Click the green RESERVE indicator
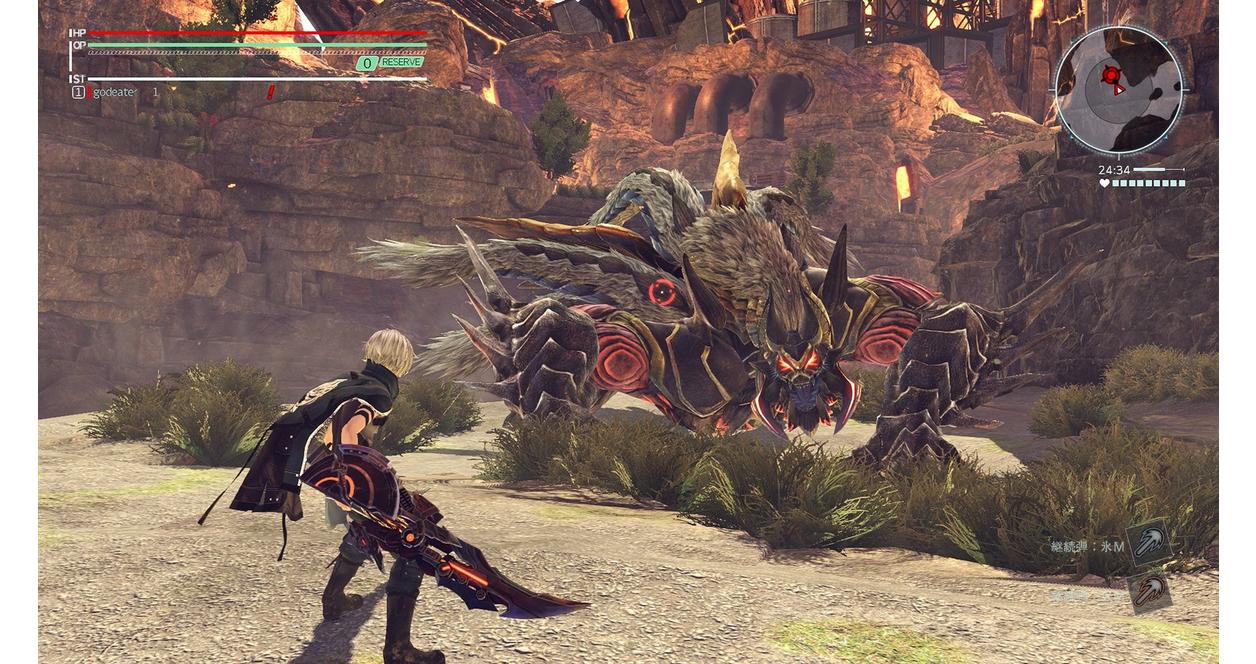1256x664 pixels. 390,63
